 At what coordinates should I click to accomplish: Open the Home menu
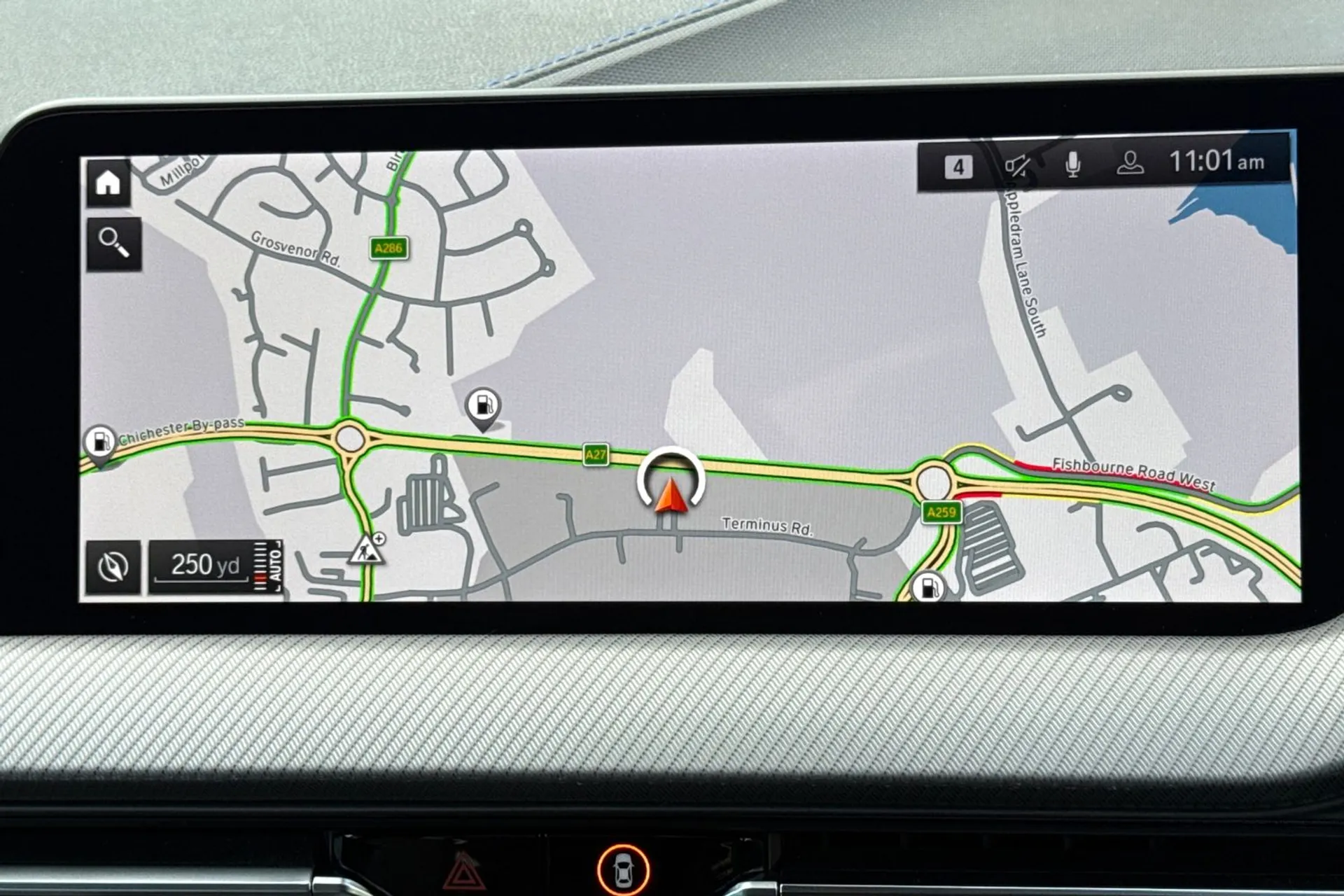tap(106, 181)
